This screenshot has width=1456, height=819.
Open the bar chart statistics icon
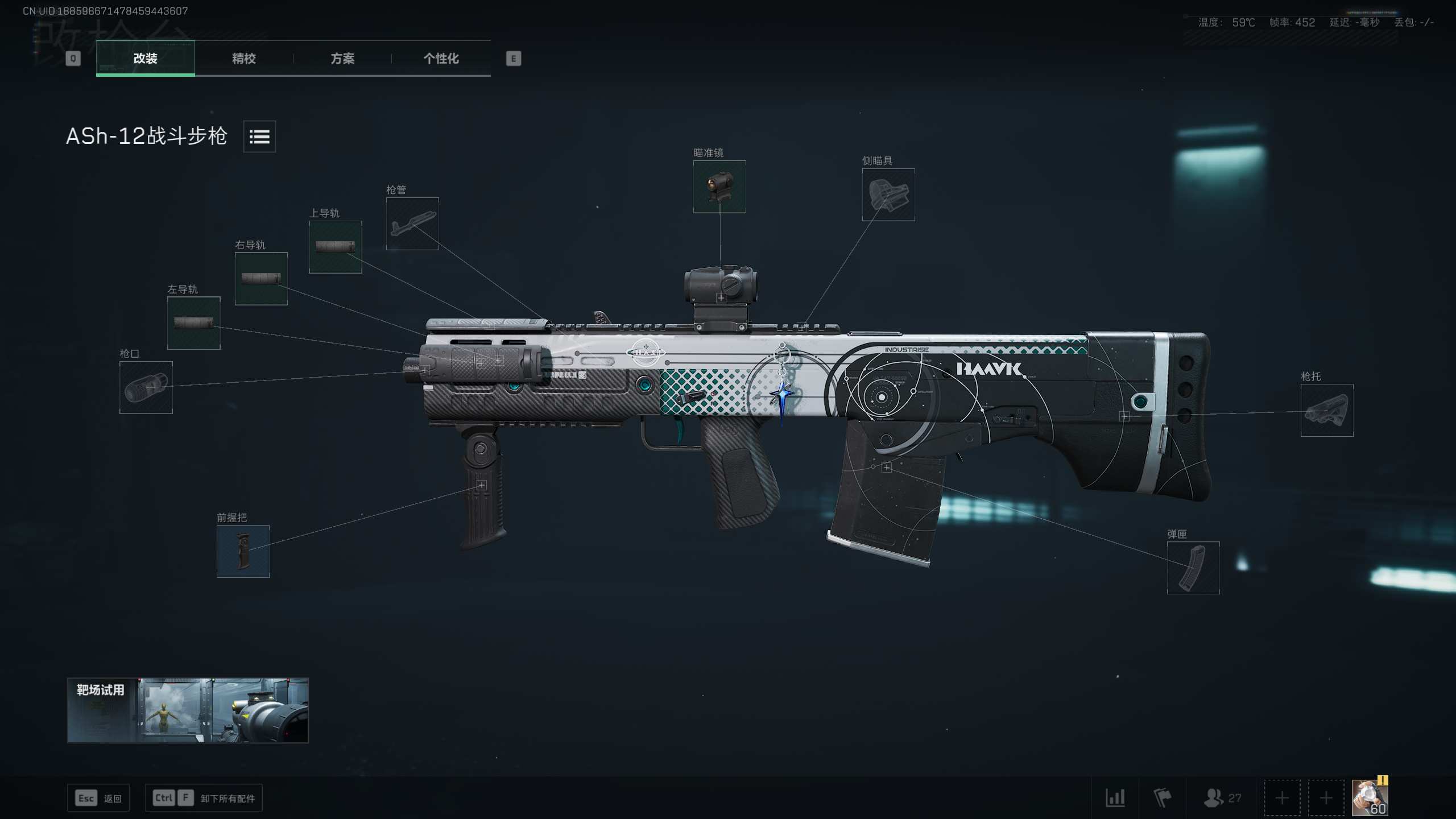click(1115, 798)
